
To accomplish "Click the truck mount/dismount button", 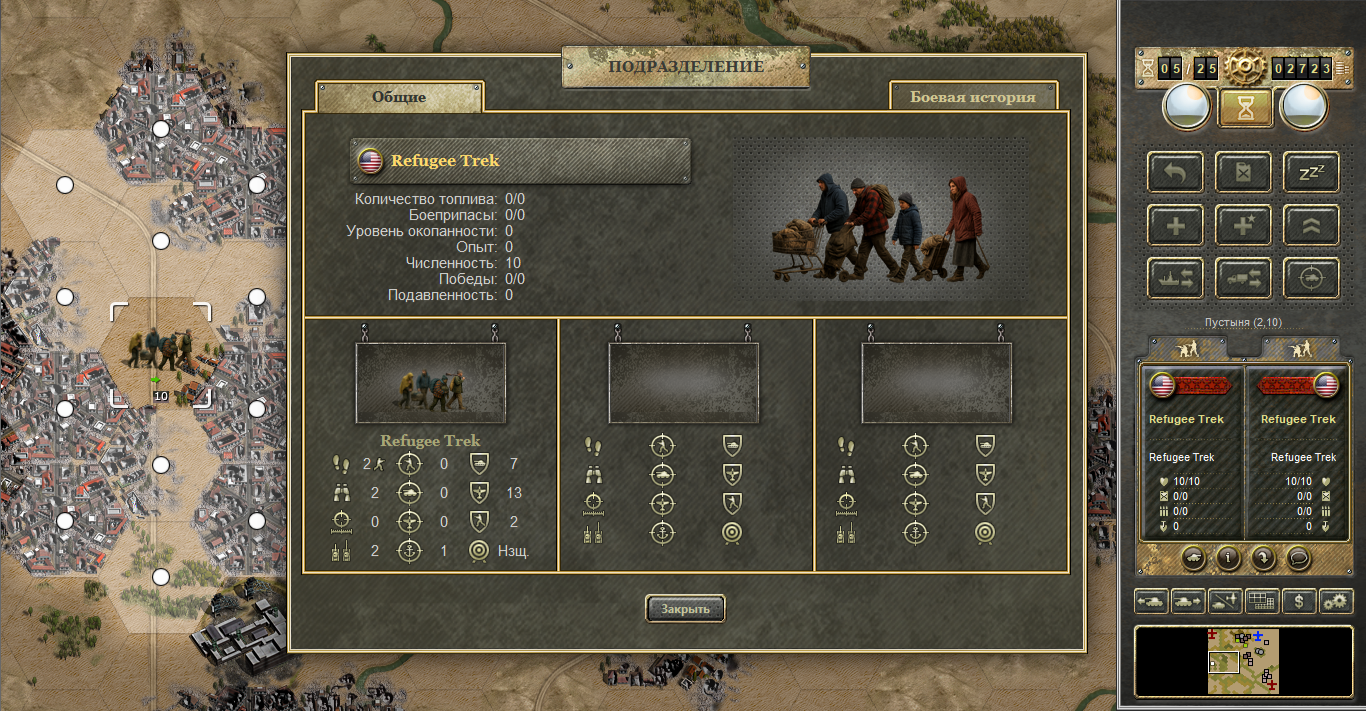I will [1243, 279].
